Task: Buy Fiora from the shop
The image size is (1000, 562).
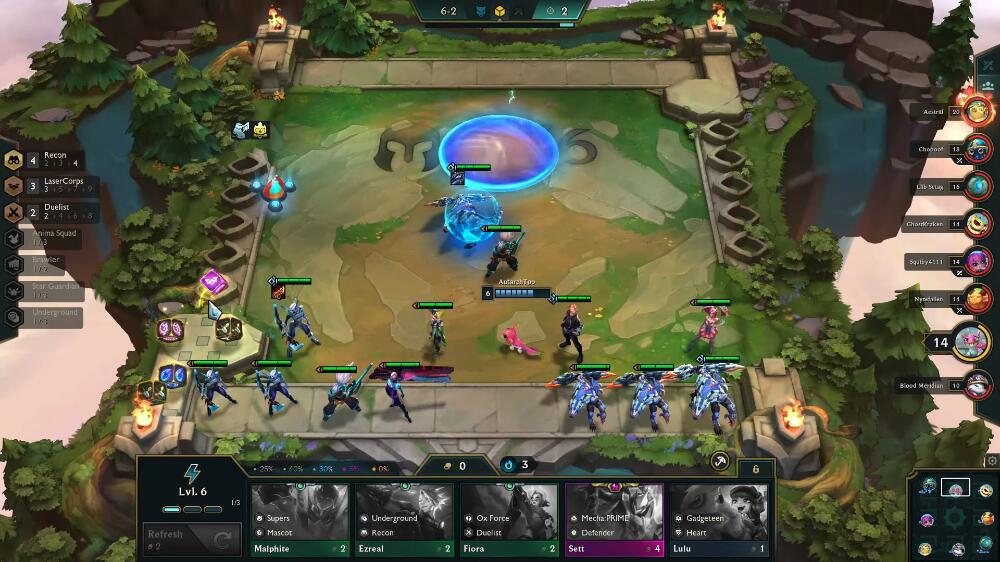Action: [509, 520]
